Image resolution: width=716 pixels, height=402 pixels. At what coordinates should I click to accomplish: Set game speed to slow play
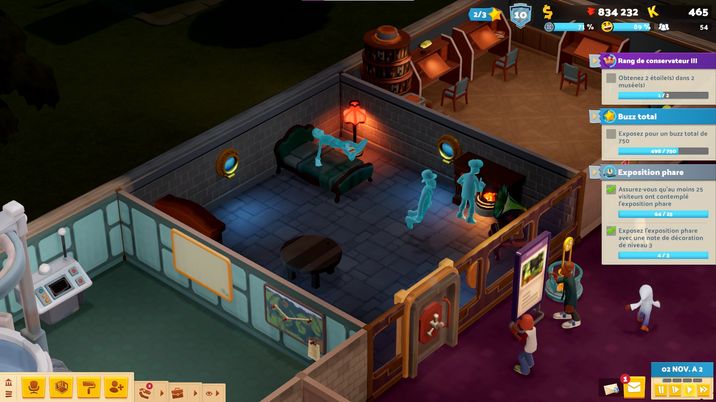coord(675,390)
